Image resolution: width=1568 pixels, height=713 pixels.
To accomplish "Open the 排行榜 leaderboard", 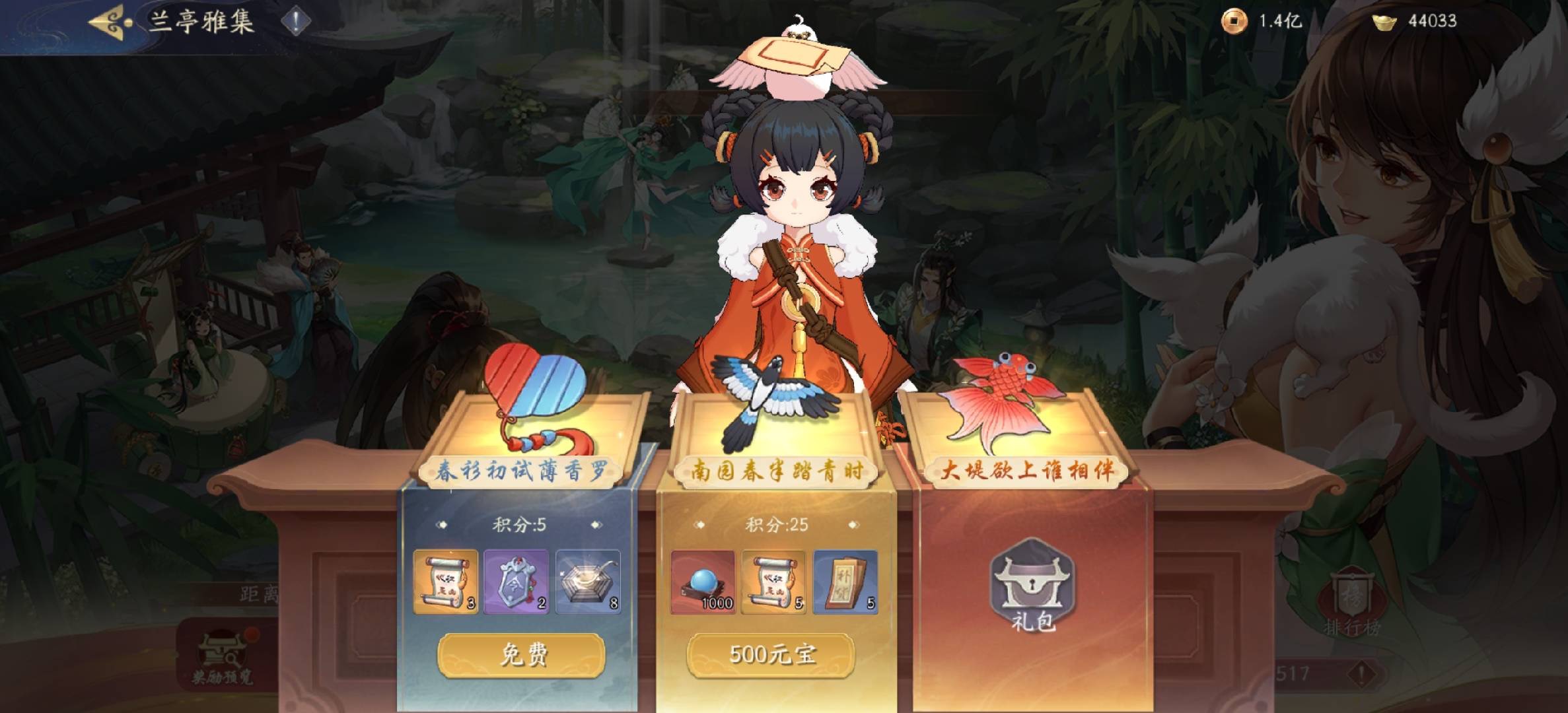I will 1351,604.
